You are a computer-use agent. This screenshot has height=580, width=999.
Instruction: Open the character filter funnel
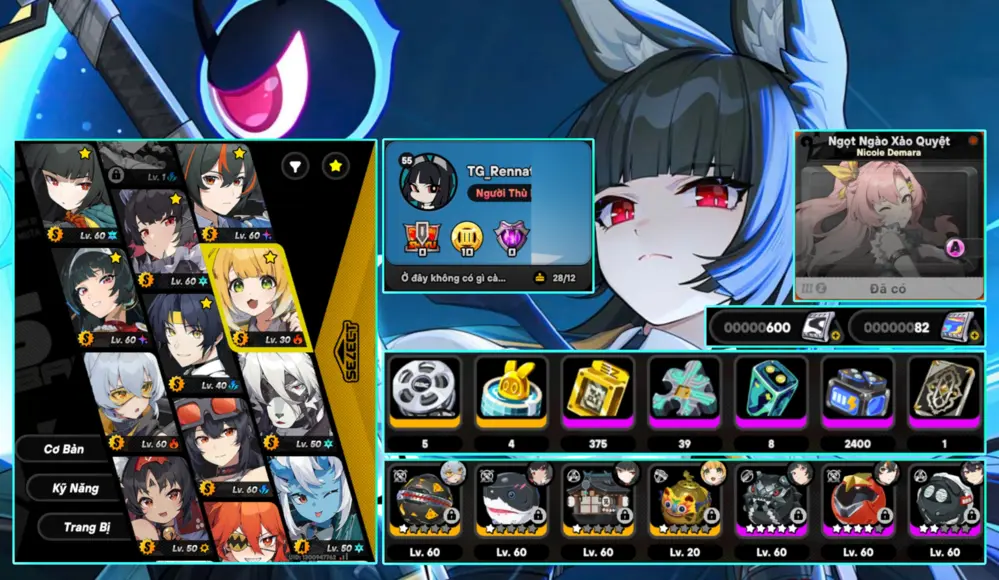point(295,166)
